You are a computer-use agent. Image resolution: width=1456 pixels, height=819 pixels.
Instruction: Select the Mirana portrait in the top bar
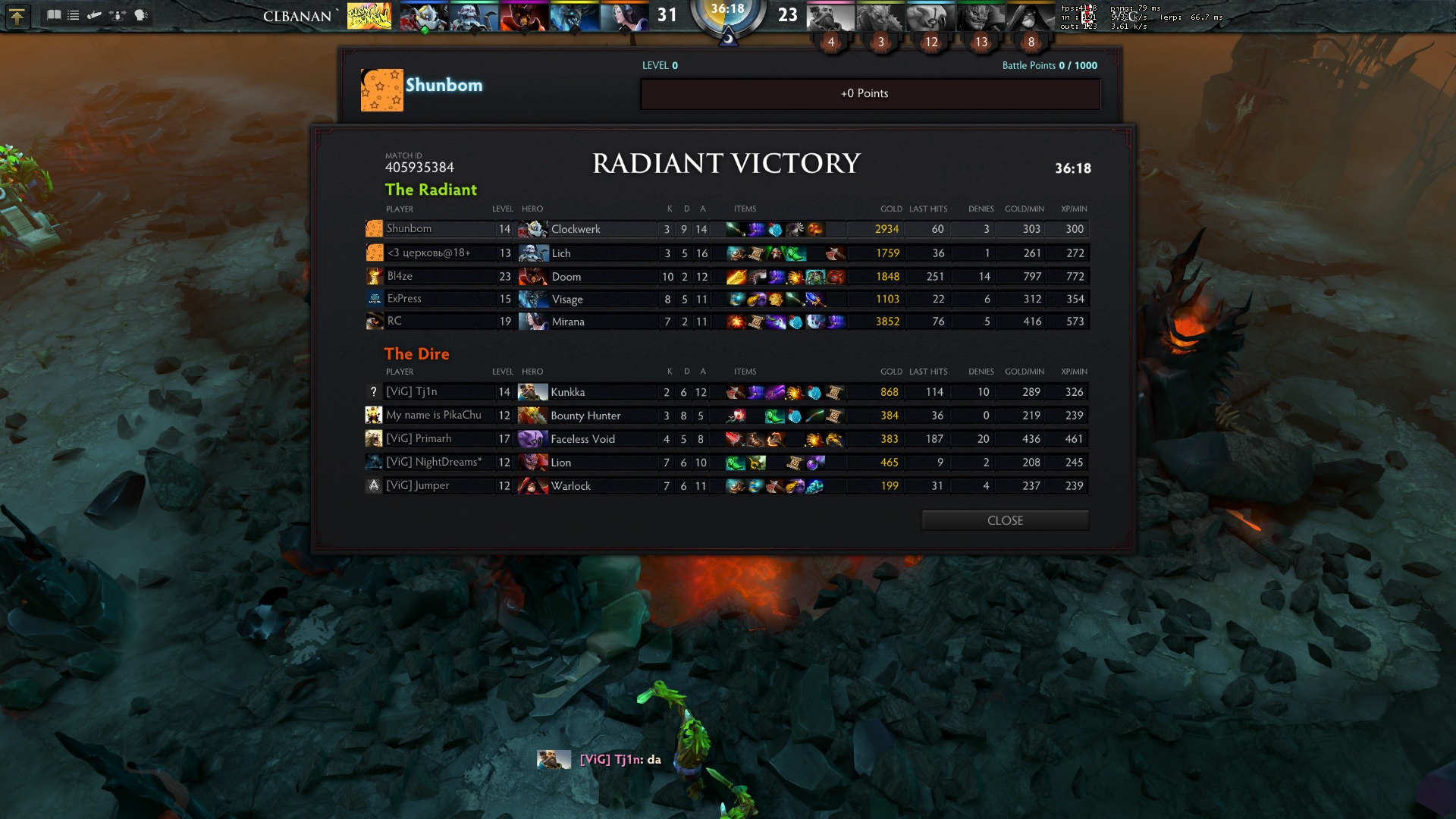click(623, 17)
